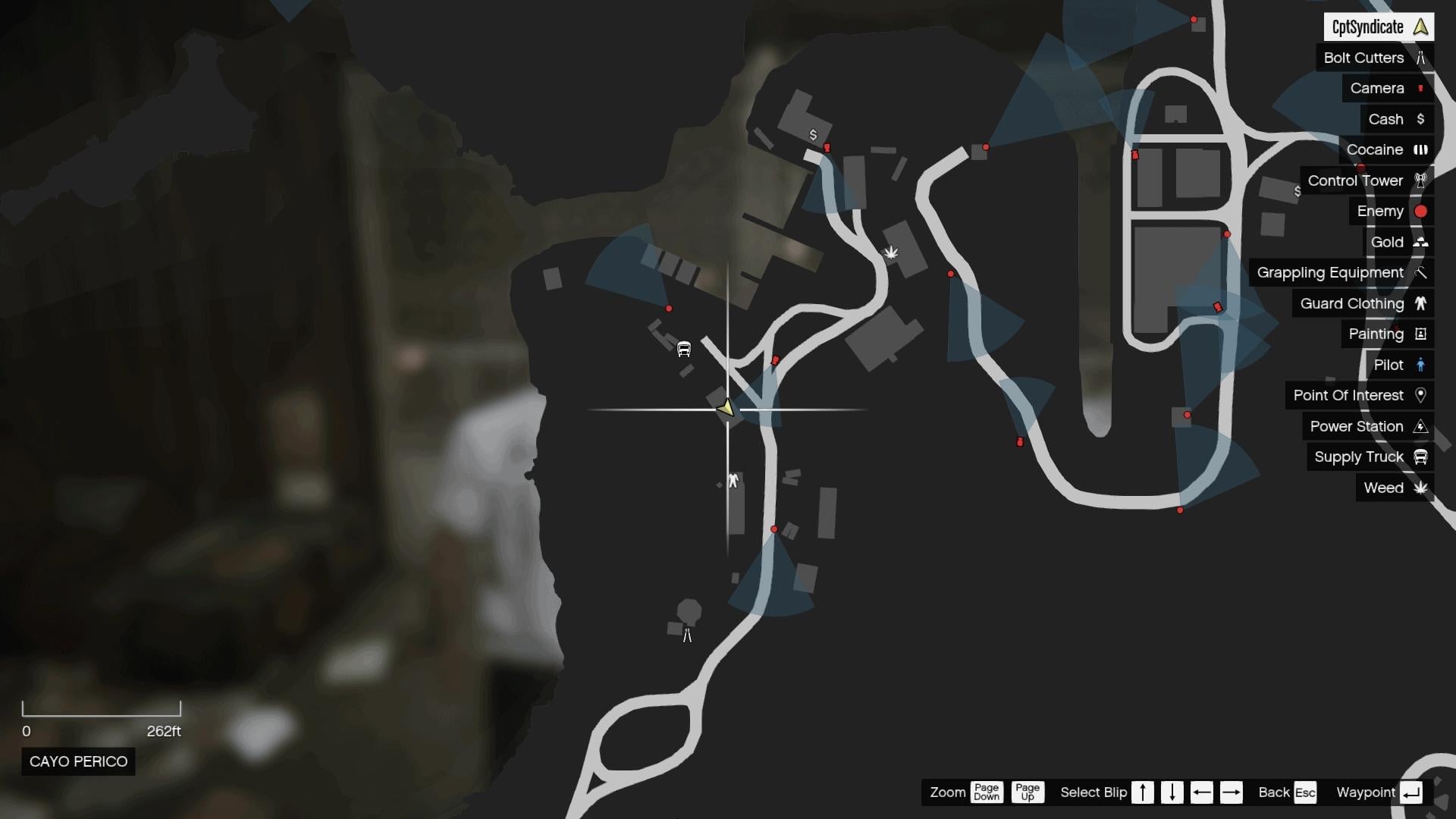Click the Select Blip right arrow
The image size is (1456, 819).
pyautogui.click(x=1232, y=792)
